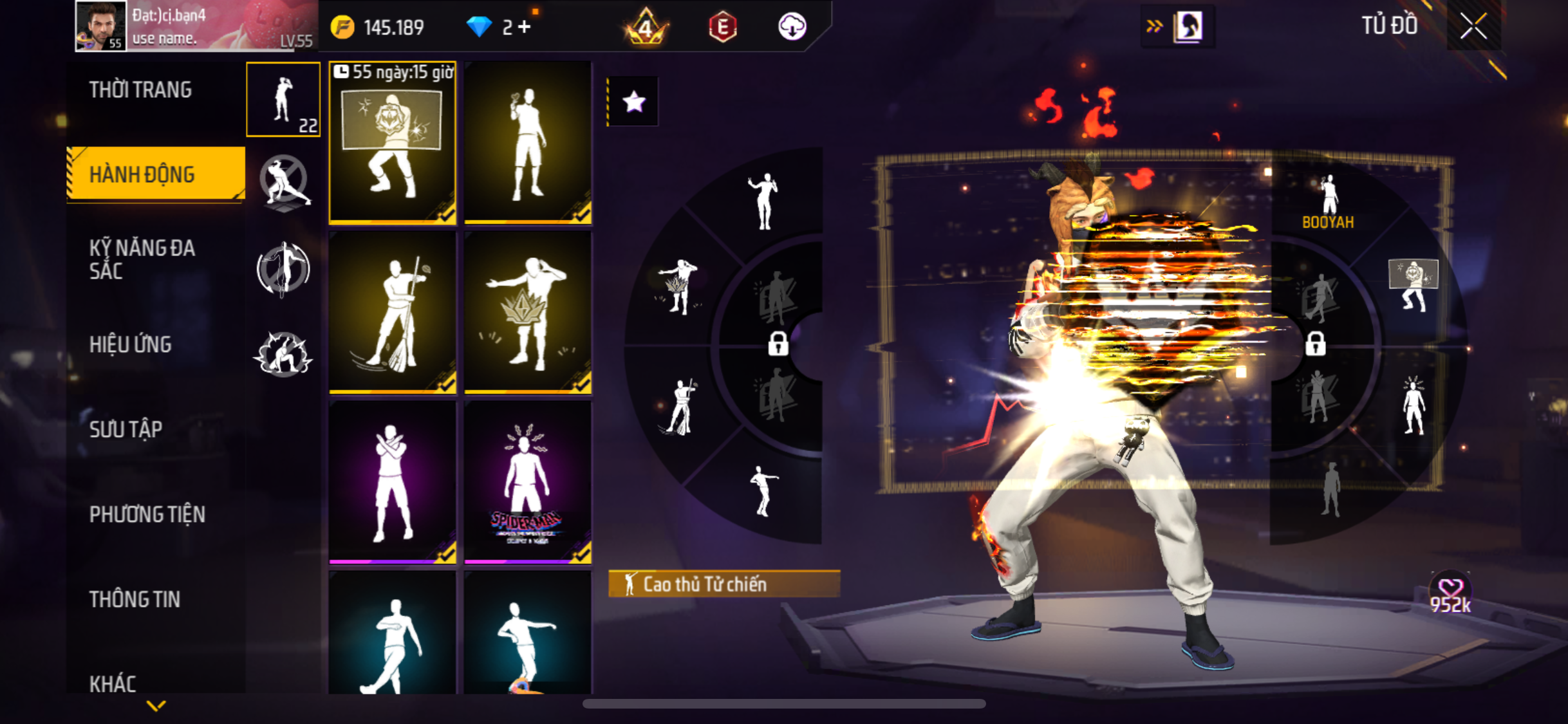Screen dimensions: 1568x724
Task: Pick the crossed-arms purple emote tile
Action: (393, 483)
